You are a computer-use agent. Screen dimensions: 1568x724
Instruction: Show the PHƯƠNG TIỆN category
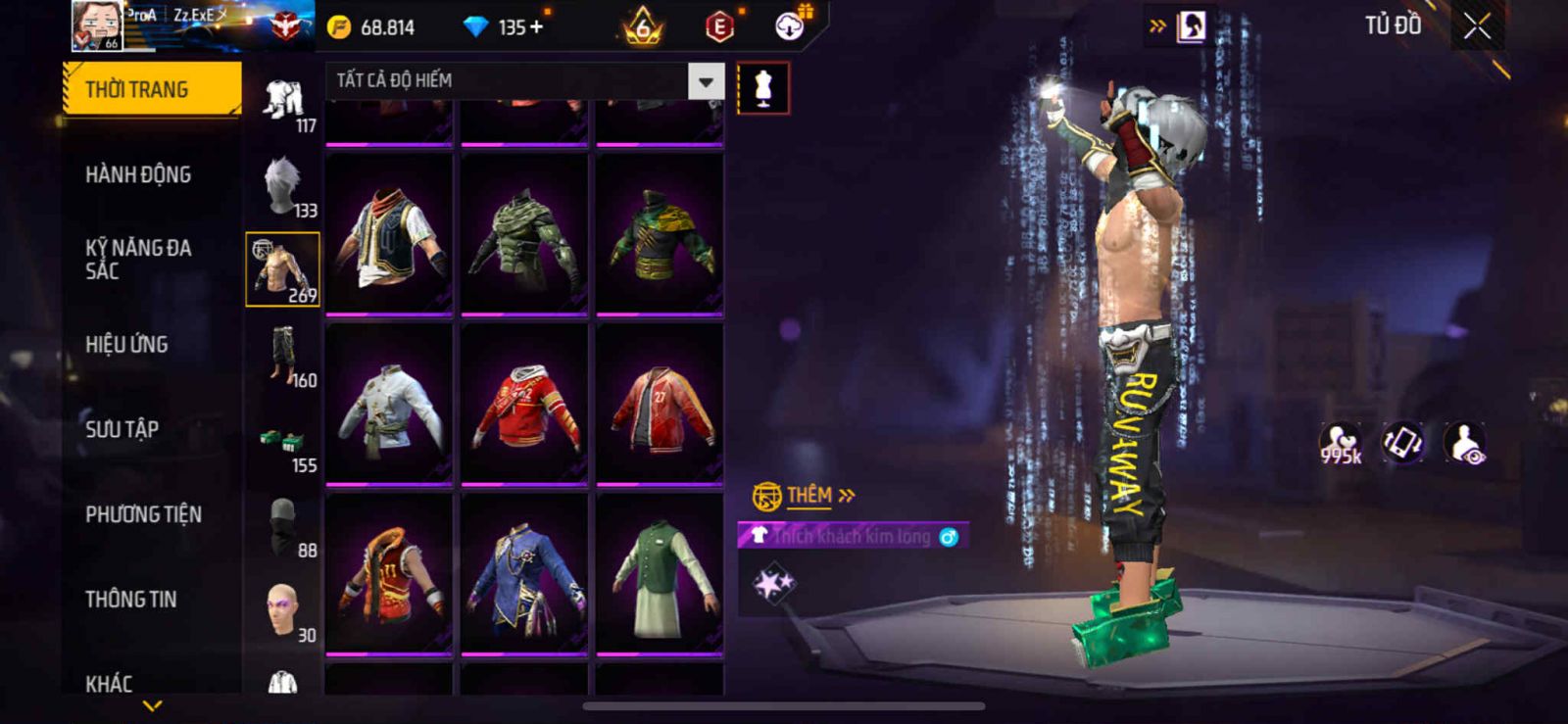[143, 514]
